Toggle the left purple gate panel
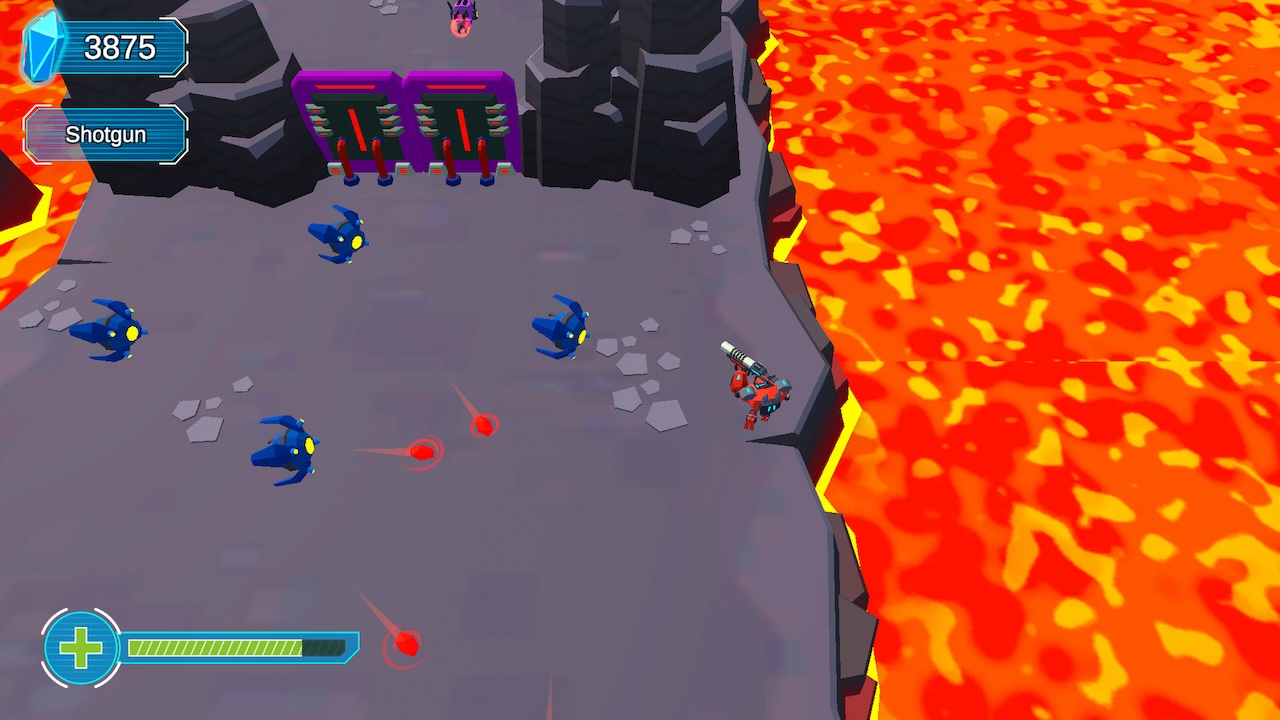The image size is (1280, 720). 352,120
